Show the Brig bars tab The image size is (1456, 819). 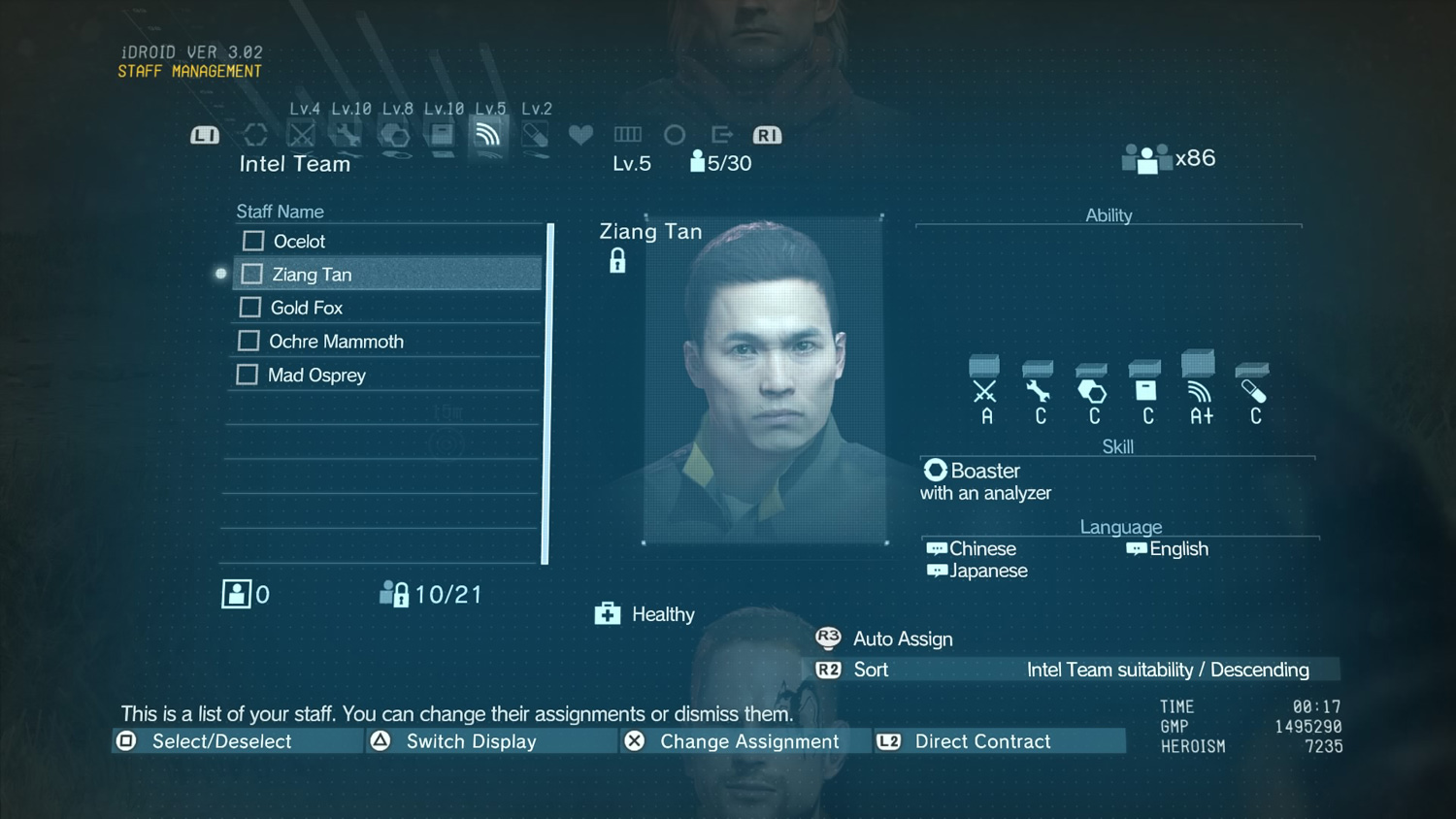[x=628, y=135]
